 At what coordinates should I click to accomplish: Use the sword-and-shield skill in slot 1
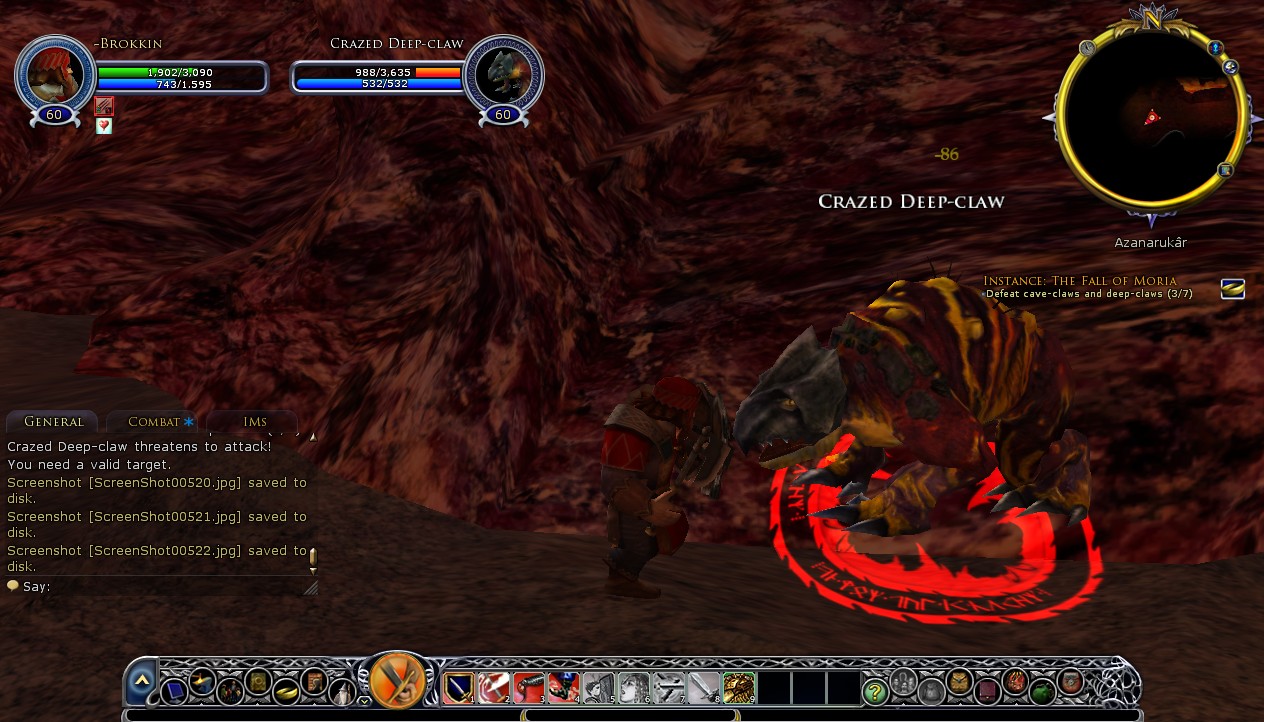[459, 688]
